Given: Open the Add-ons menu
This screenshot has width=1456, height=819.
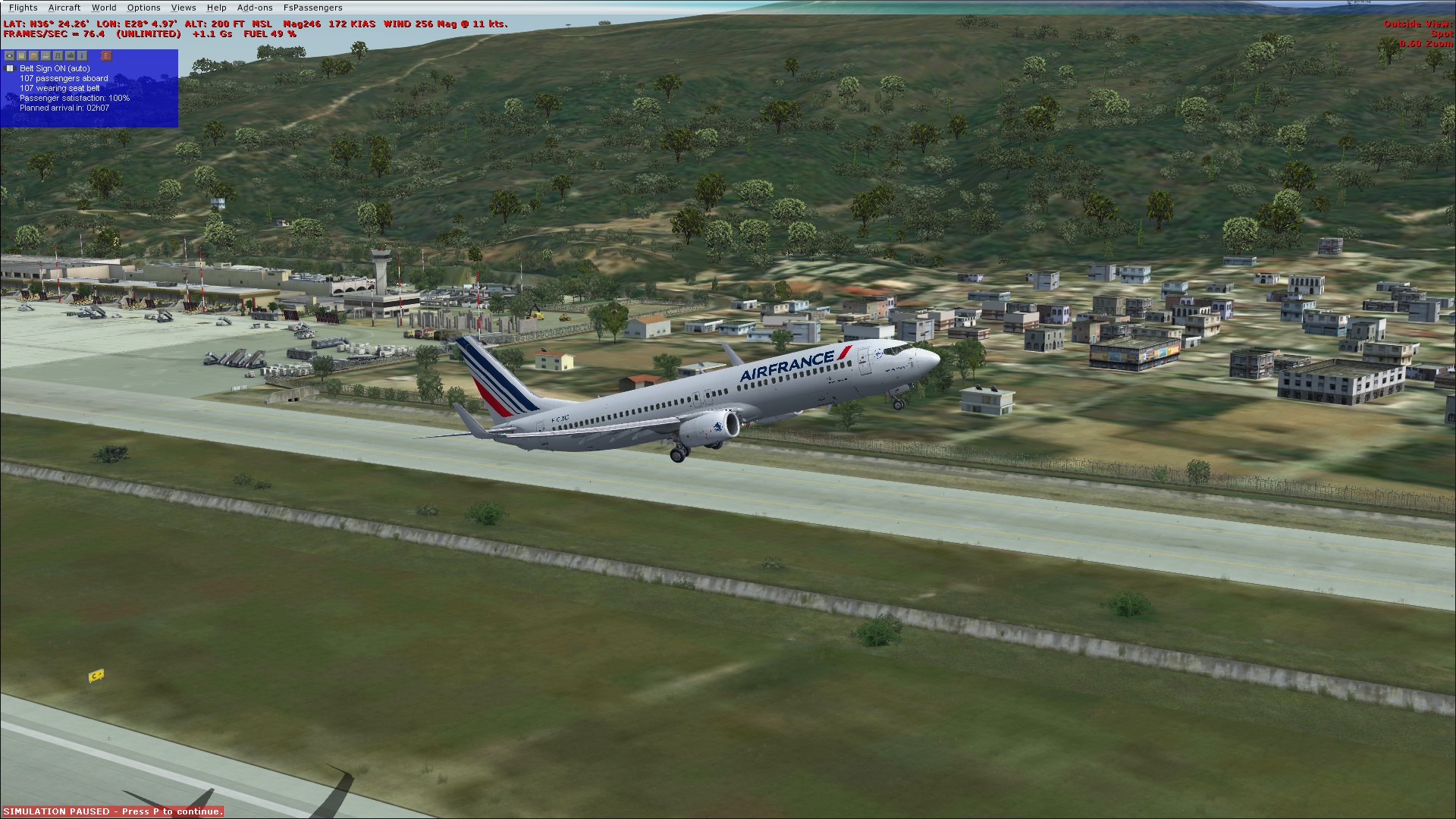Looking at the screenshot, I should pos(255,8).
